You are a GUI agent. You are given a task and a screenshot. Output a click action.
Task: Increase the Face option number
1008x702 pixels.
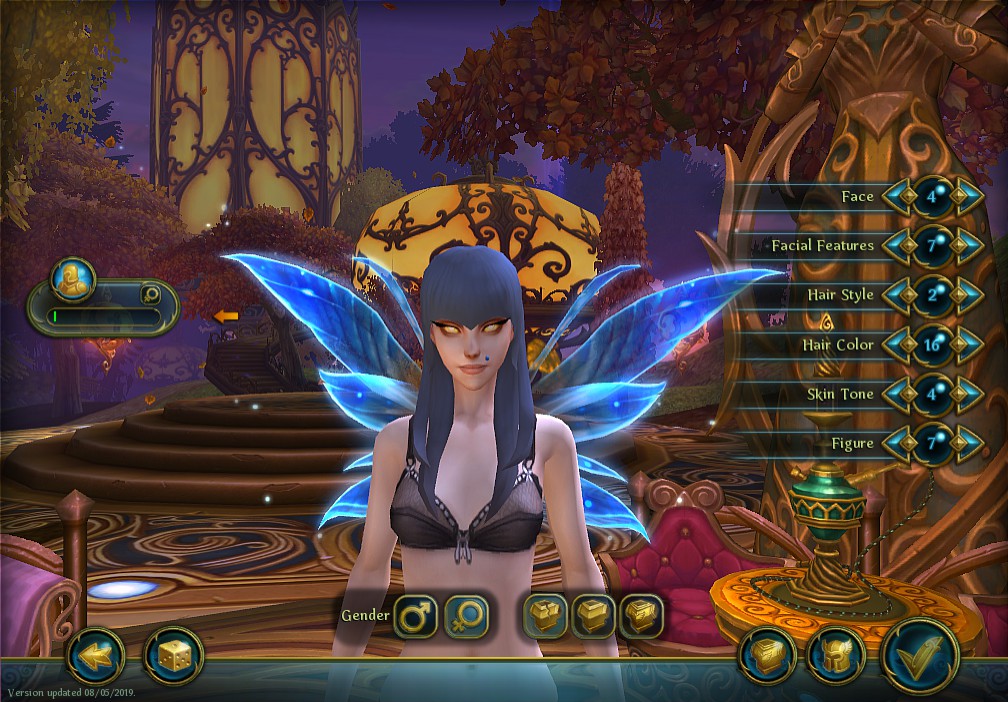[966, 196]
